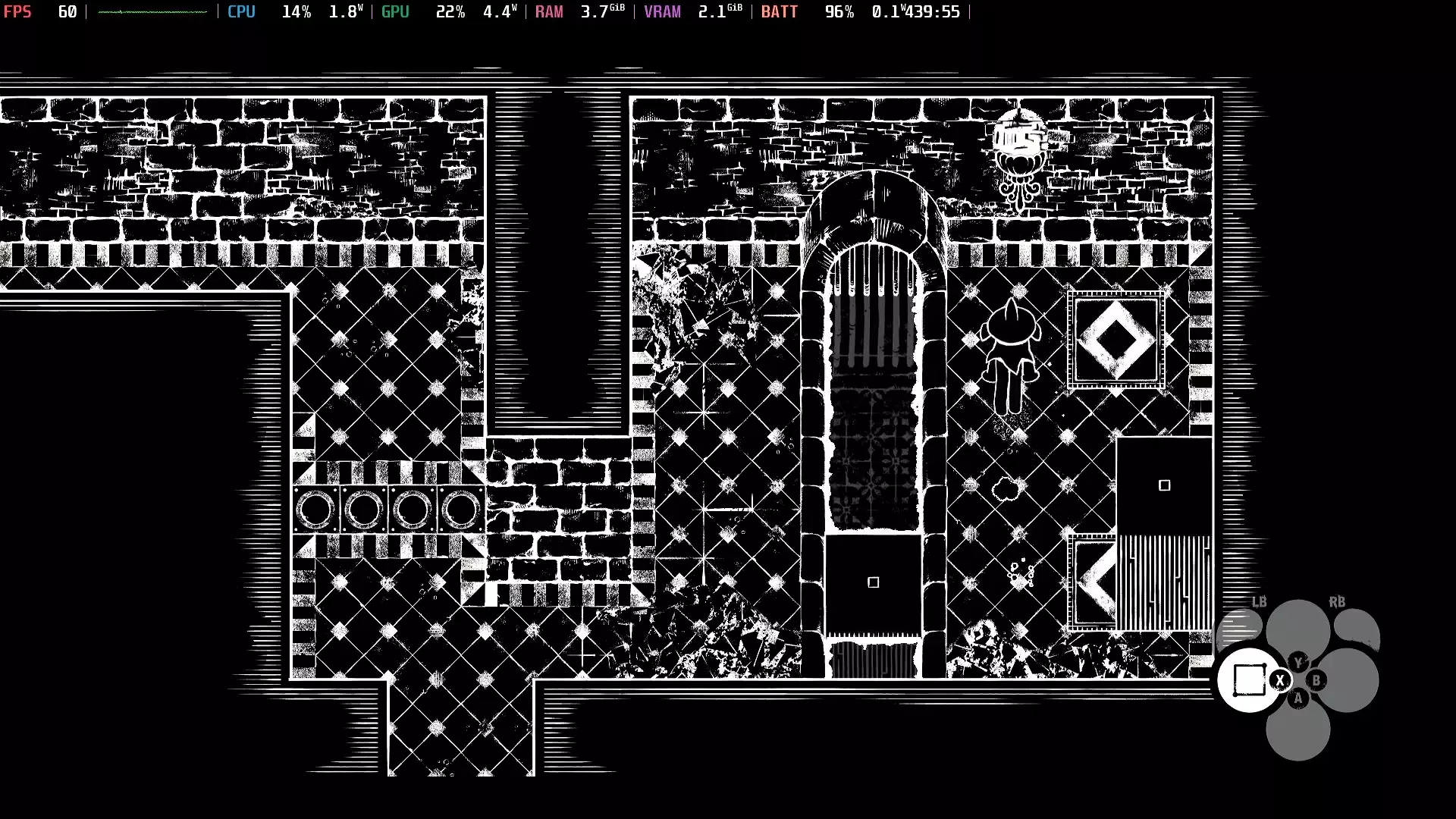This screenshot has height=819, width=1456.
Task: Click the LB bumper prompt
Action: click(1259, 603)
